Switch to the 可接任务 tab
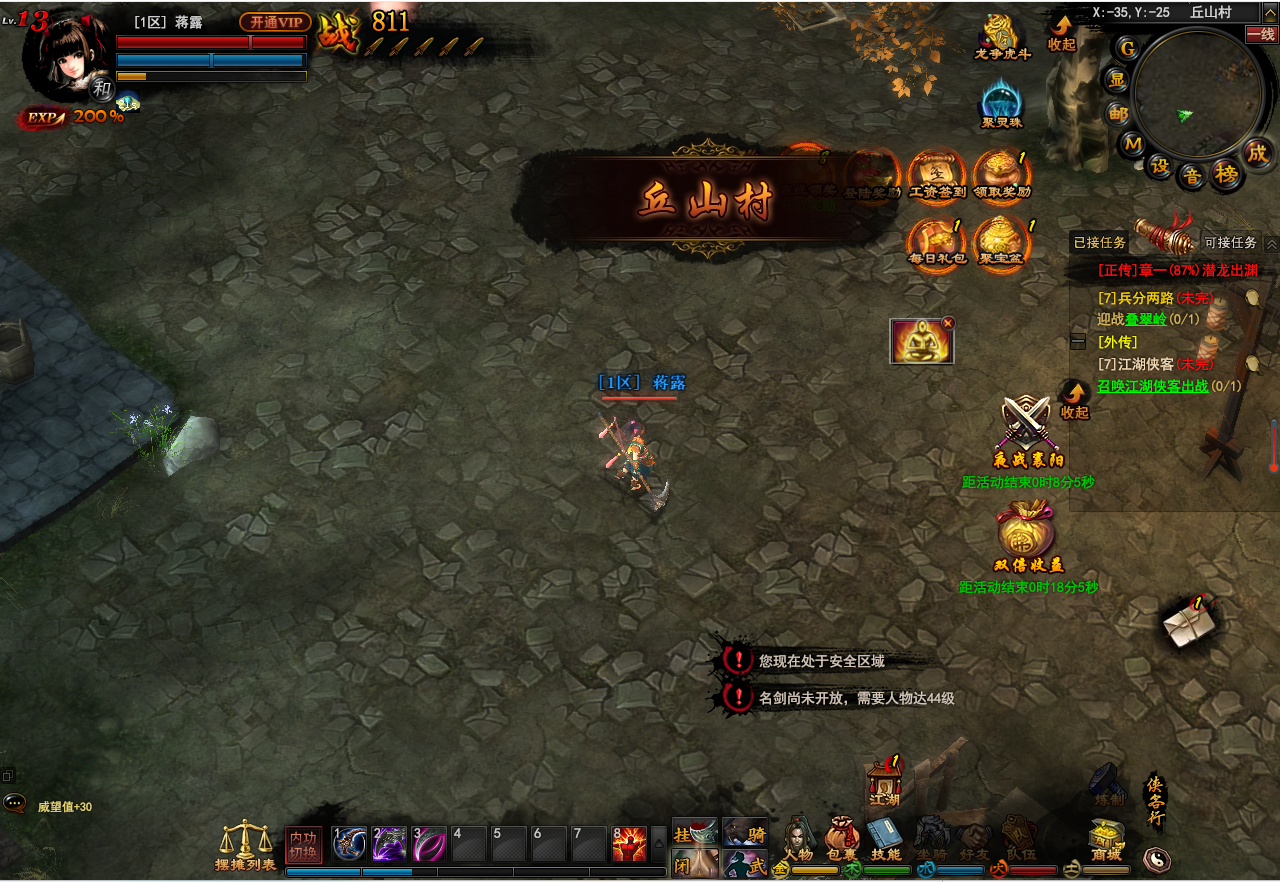 pos(1230,243)
